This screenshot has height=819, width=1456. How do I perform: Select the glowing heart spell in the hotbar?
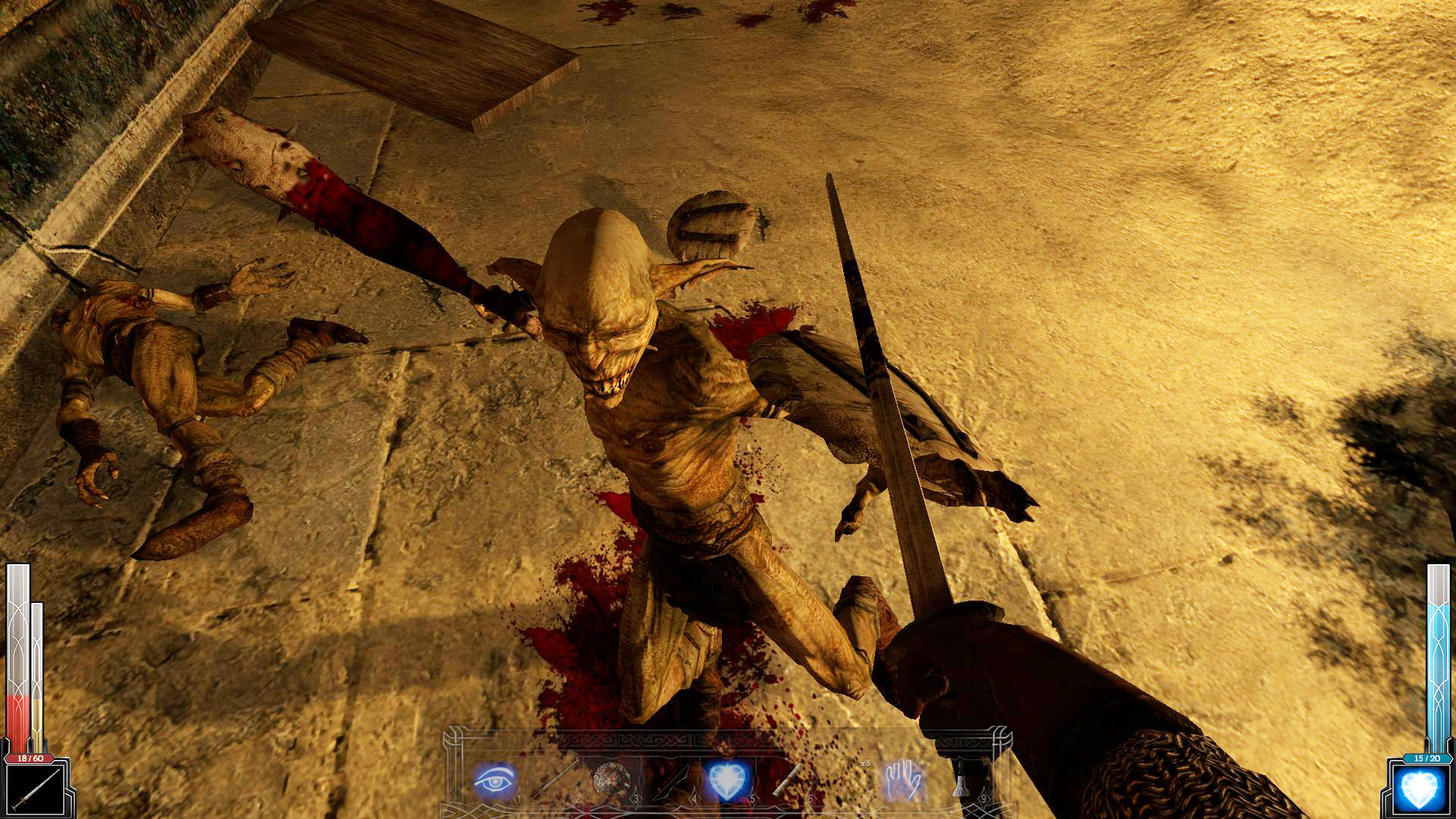coord(728,780)
